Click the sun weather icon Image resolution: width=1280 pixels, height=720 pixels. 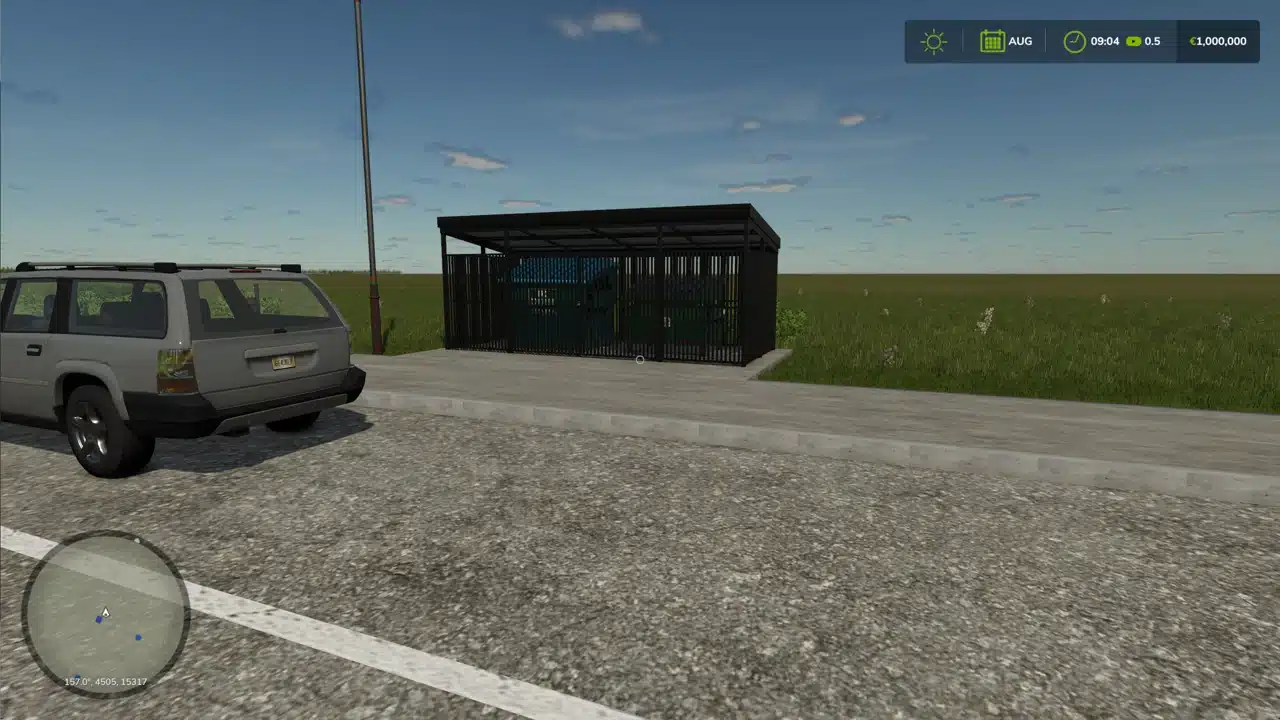click(933, 42)
